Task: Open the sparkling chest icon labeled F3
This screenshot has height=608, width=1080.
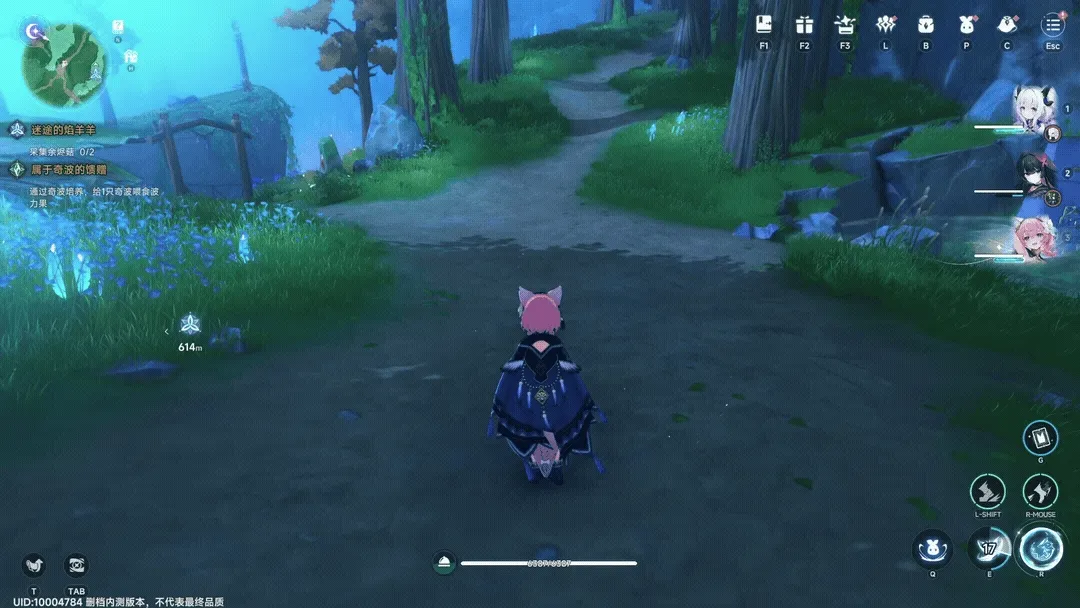Action: coord(845,25)
